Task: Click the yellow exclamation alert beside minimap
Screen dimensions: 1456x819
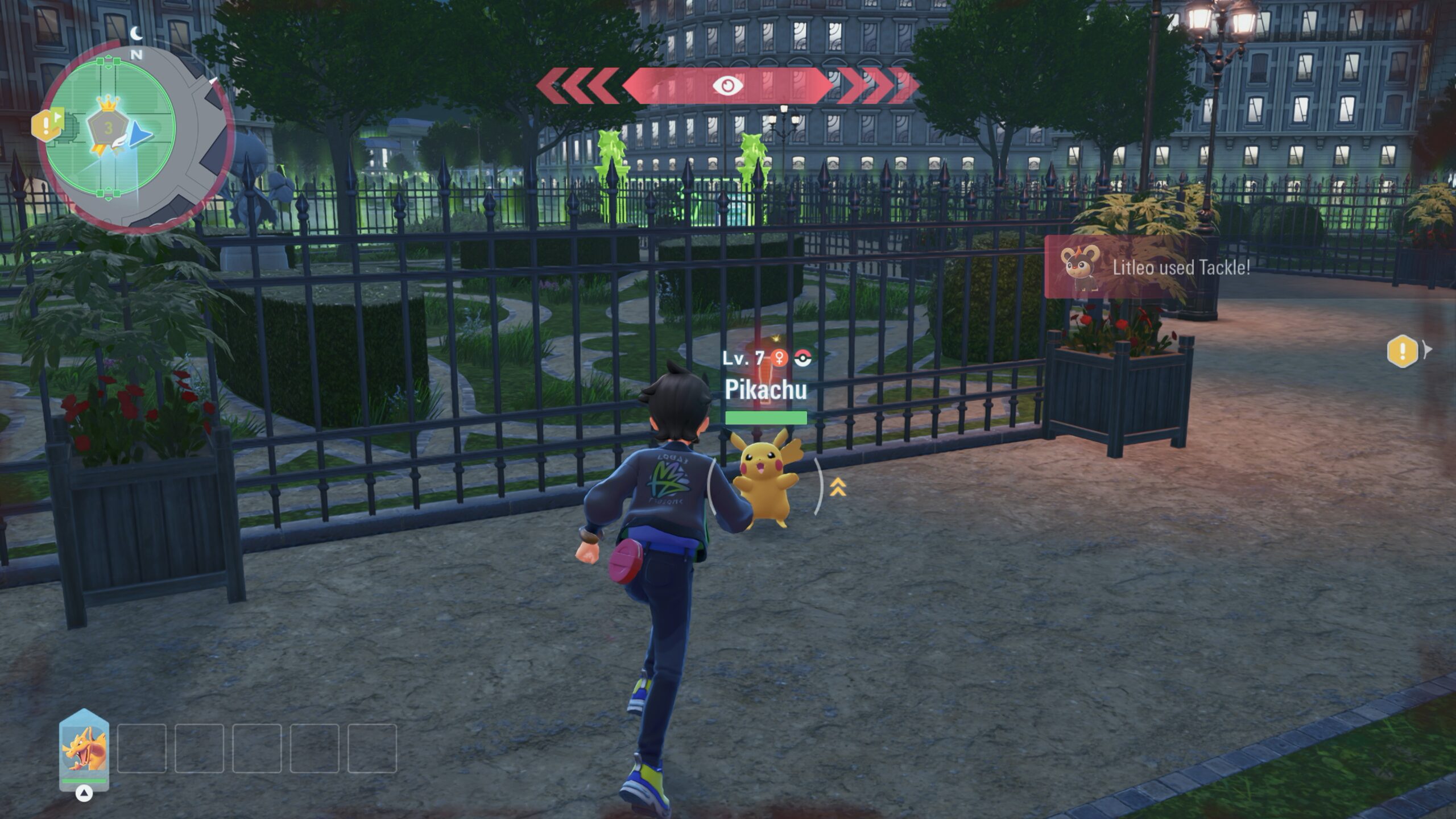Action: [45, 125]
